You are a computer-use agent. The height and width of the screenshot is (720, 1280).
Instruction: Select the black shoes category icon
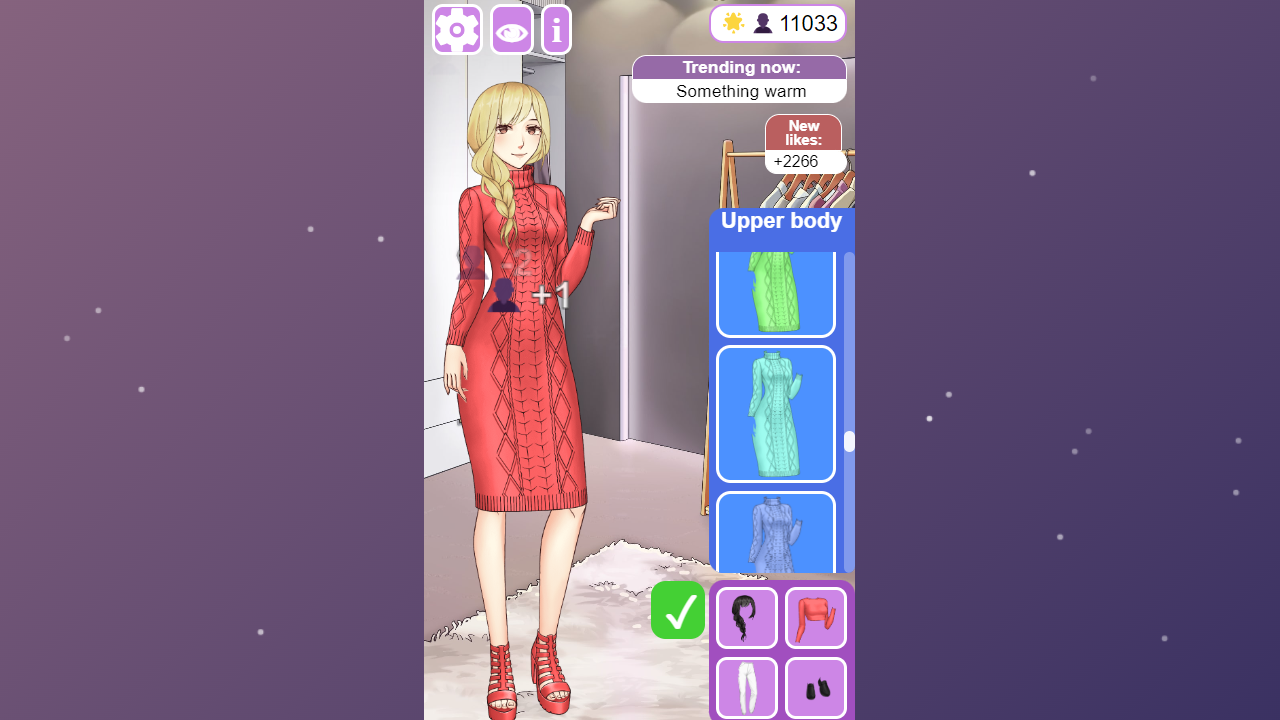click(x=815, y=688)
